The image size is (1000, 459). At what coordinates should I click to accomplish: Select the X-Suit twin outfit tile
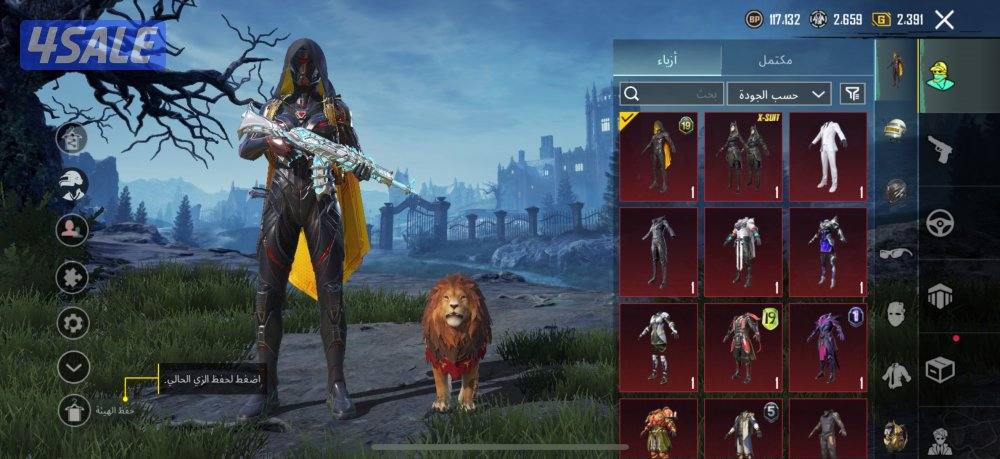742,156
